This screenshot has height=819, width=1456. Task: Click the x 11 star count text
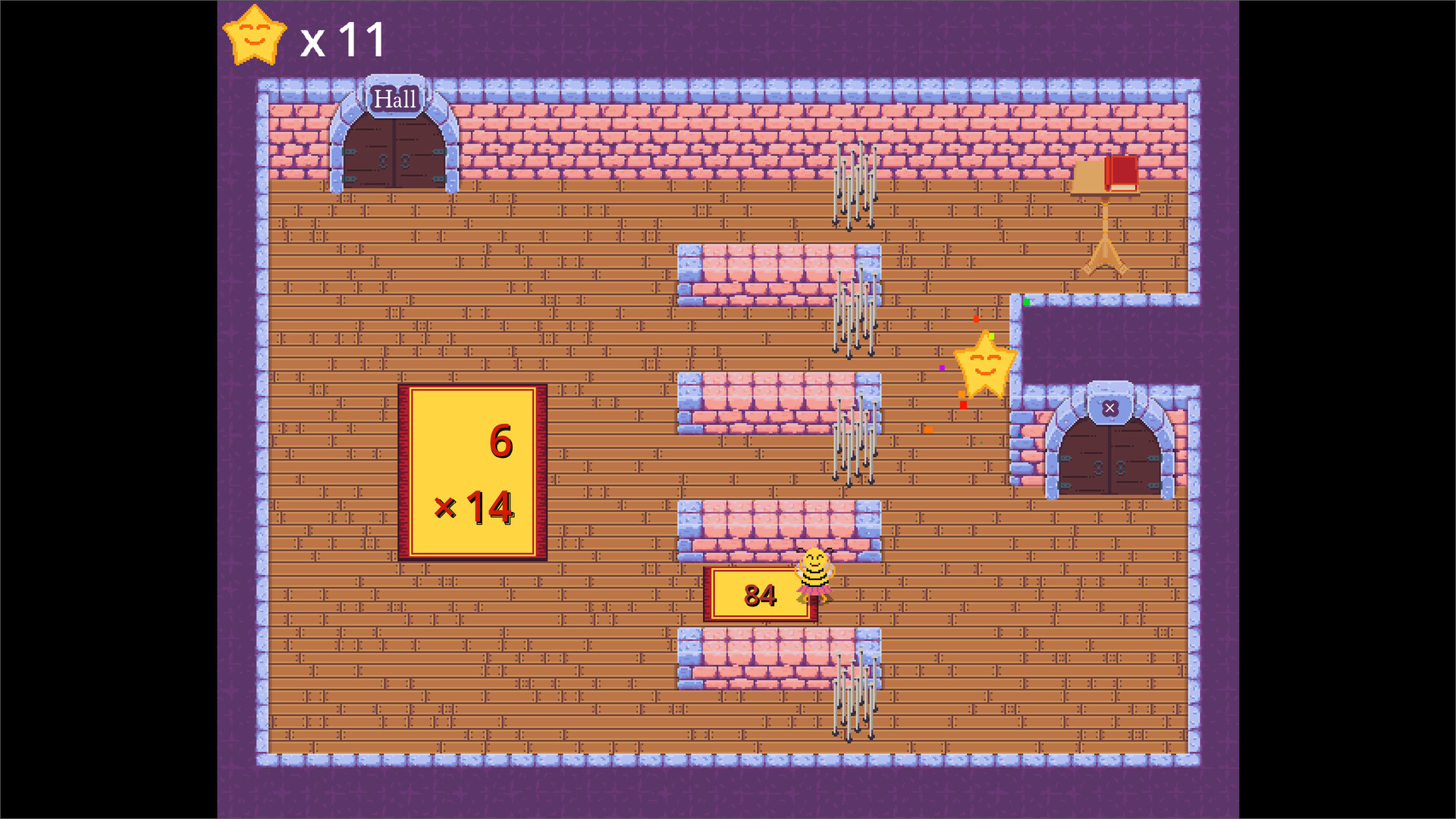pyautogui.click(x=343, y=38)
